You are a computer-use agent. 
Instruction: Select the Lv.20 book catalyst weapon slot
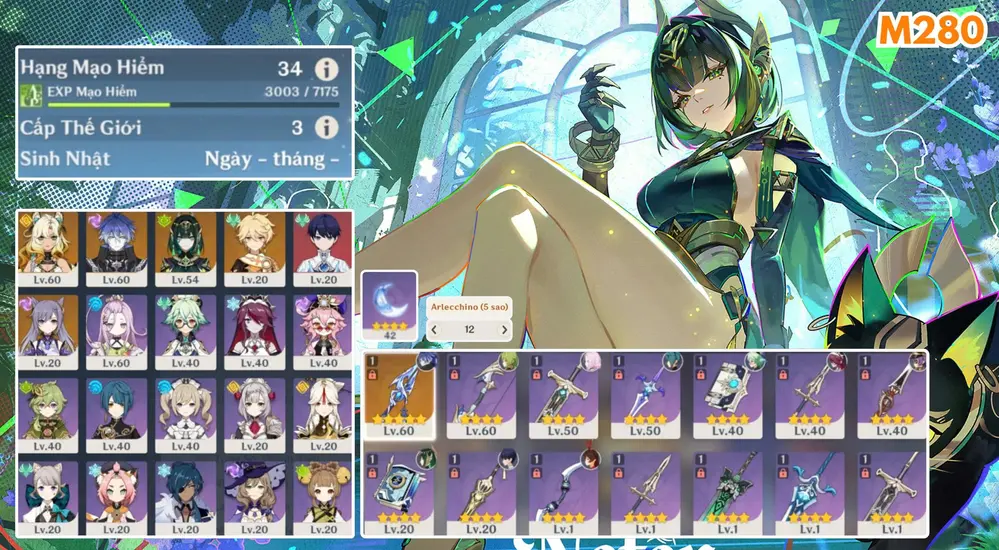(x=398, y=490)
